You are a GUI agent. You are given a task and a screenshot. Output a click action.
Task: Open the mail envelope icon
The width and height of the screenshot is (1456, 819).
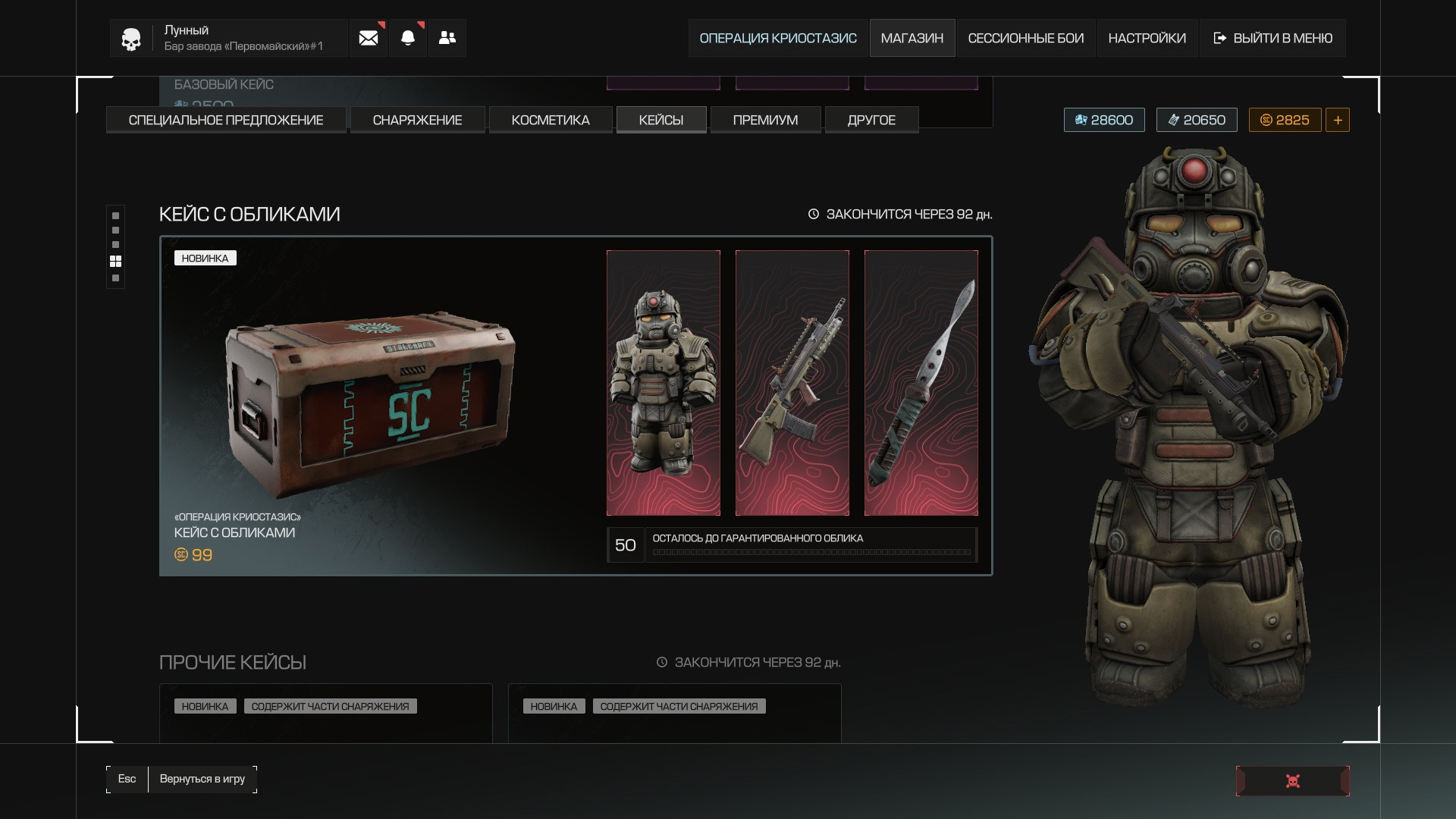[369, 38]
